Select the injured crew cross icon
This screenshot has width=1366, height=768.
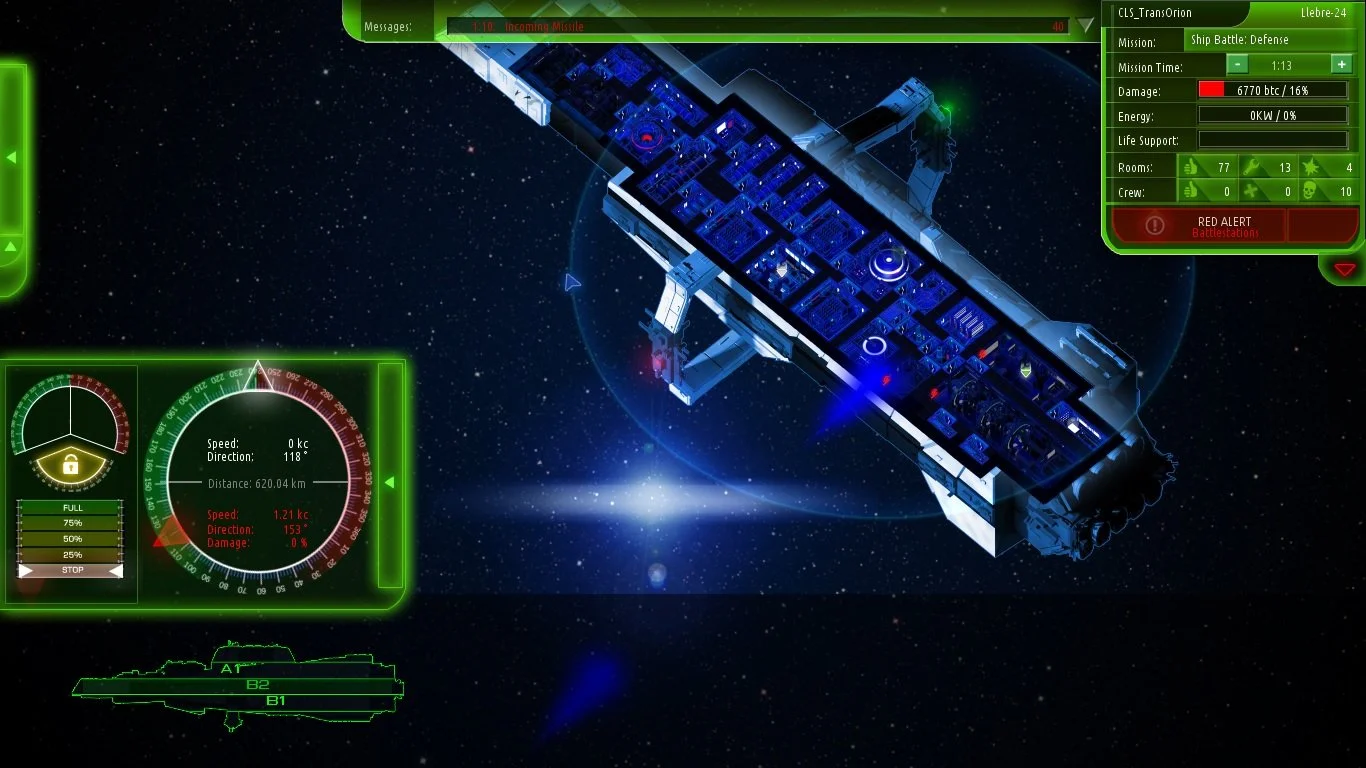click(1249, 191)
